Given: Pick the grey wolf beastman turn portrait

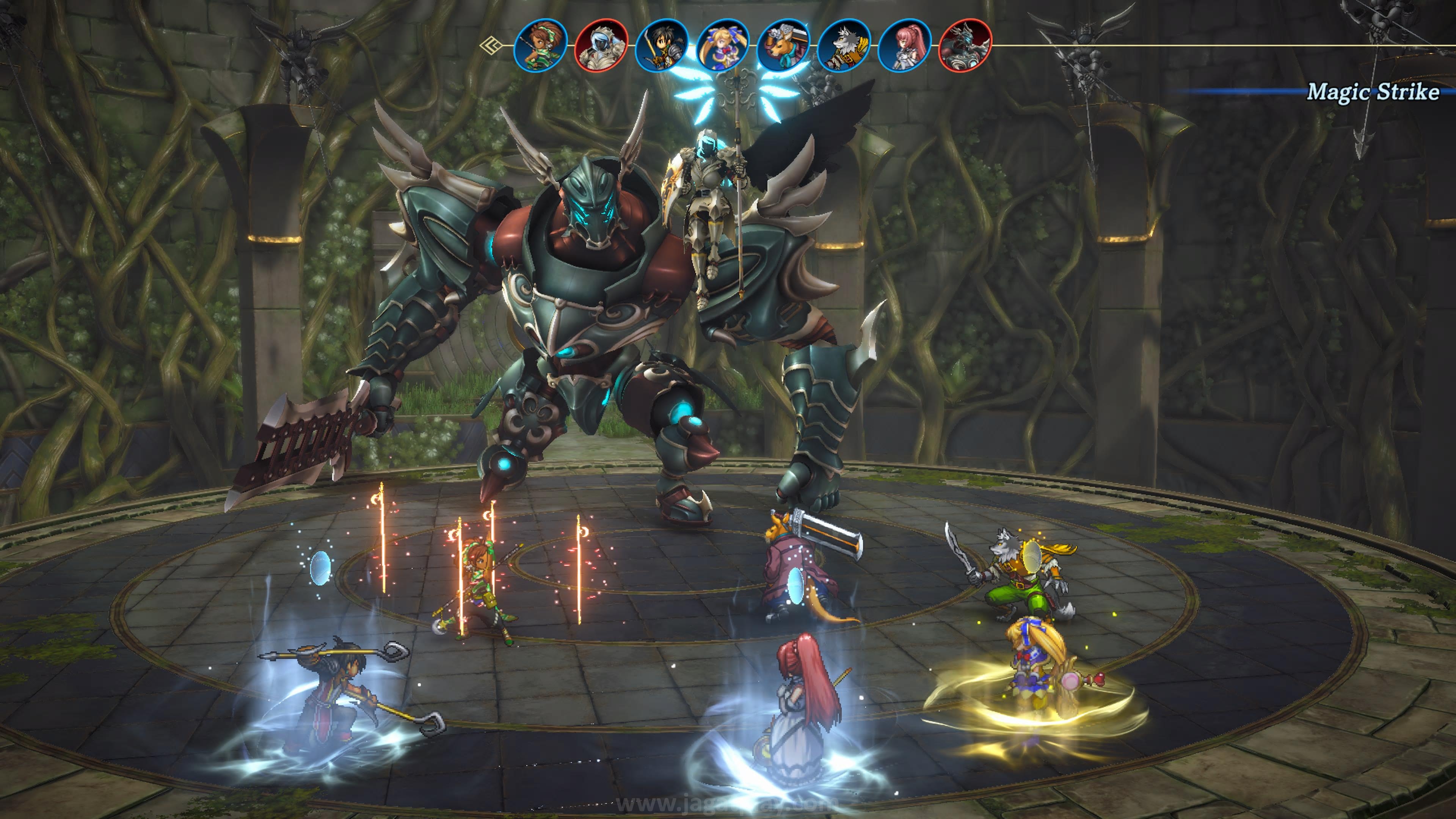Looking at the screenshot, I should tap(844, 46).
